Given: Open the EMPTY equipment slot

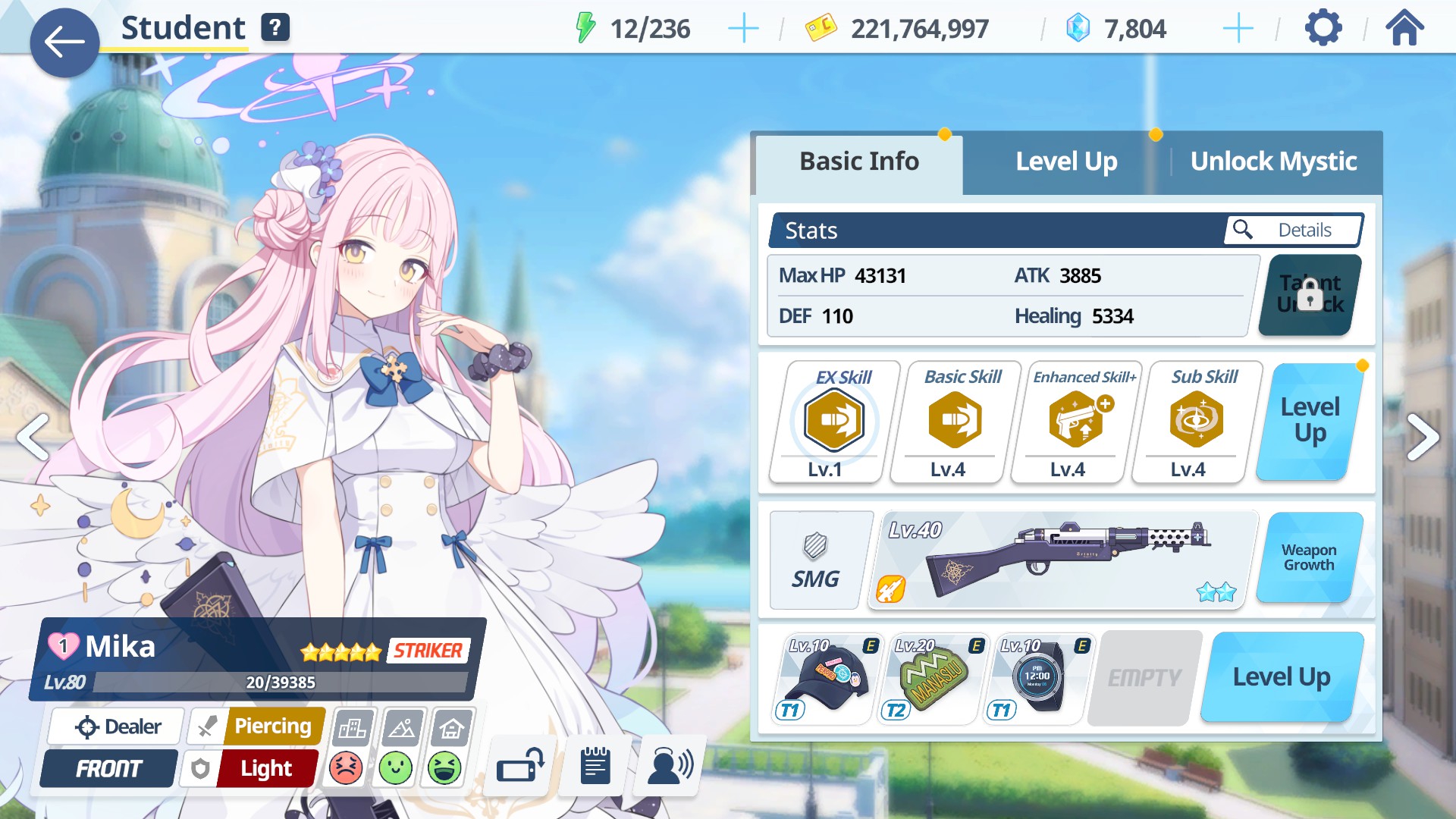Looking at the screenshot, I should pyautogui.click(x=1144, y=677).
